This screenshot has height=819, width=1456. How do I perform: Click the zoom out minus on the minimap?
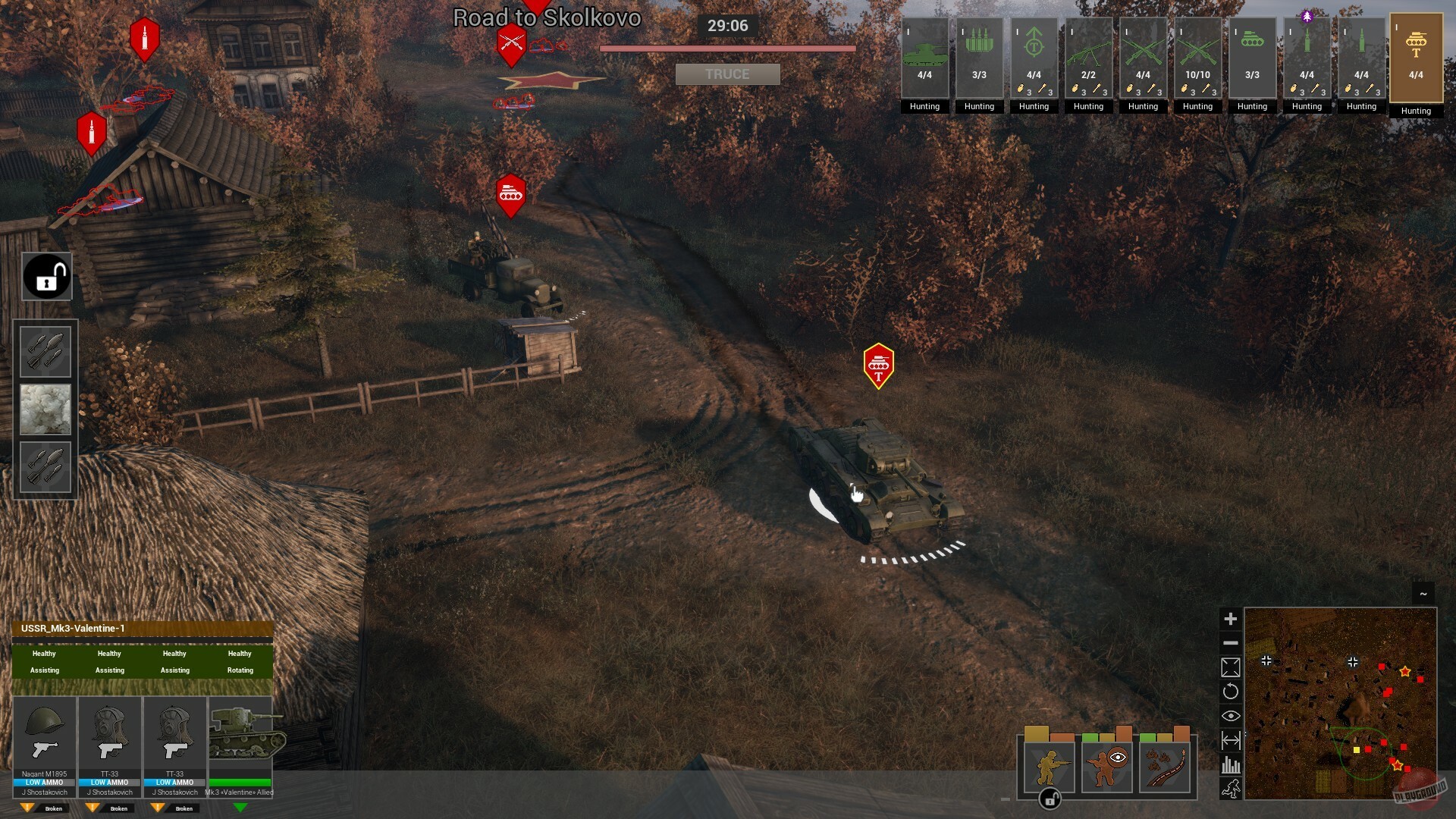(x=1230, y=642)
